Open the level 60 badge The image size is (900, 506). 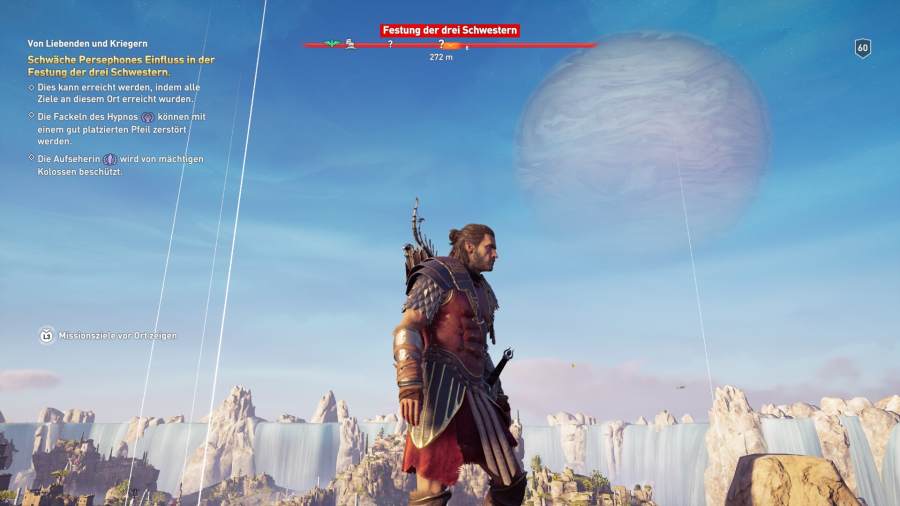tap(862, 48)
